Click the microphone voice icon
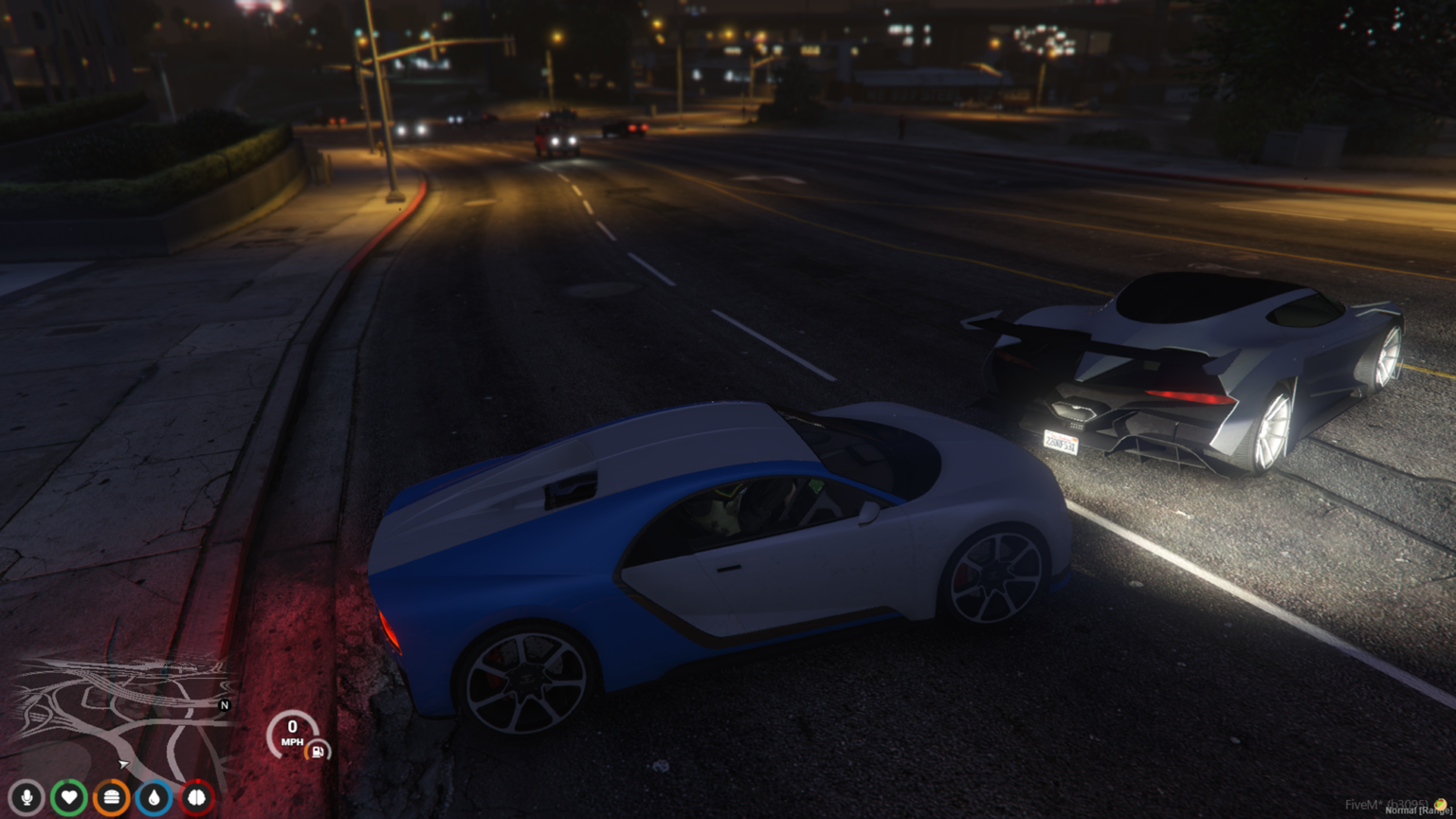Image resolution: width=1456 pixels, height=819 pixels. click(27, 797)
